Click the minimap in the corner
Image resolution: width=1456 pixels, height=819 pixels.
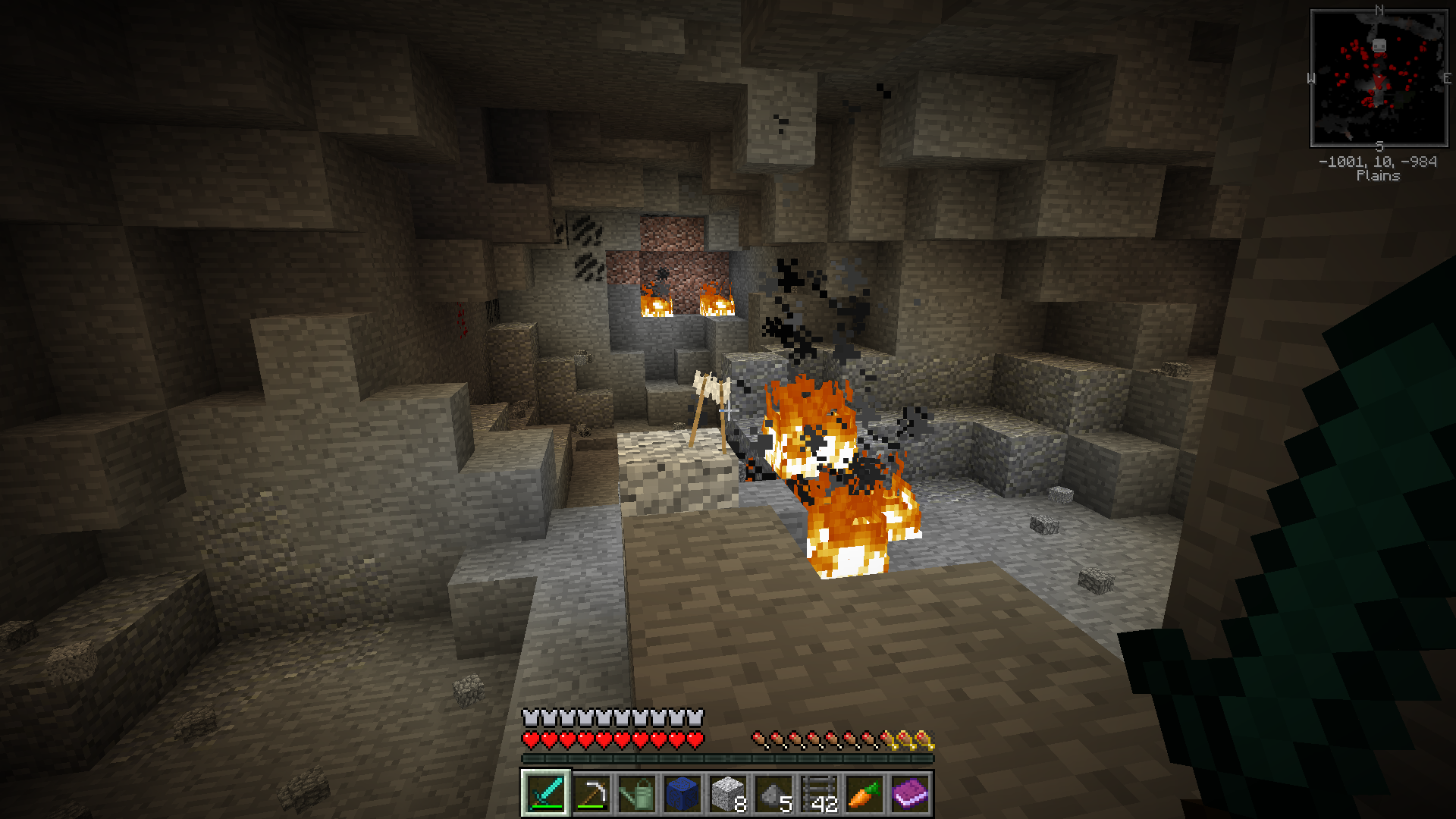pyautogui.click(x=1379, y=78)
